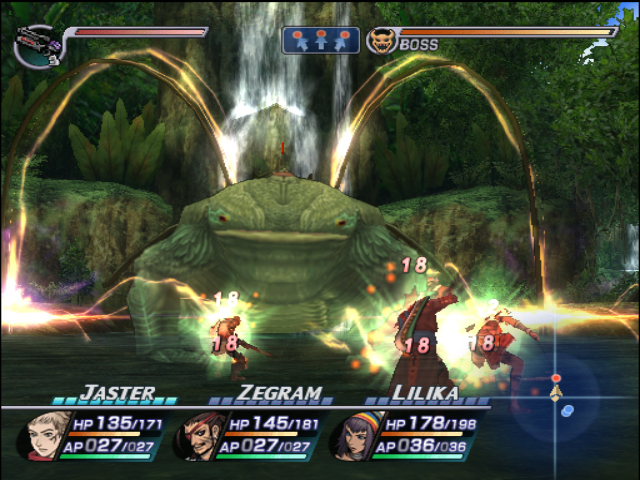Click the three-figure party formation indicator
The width and height of the screenshot is (640, 480).
tap(321, 40)
